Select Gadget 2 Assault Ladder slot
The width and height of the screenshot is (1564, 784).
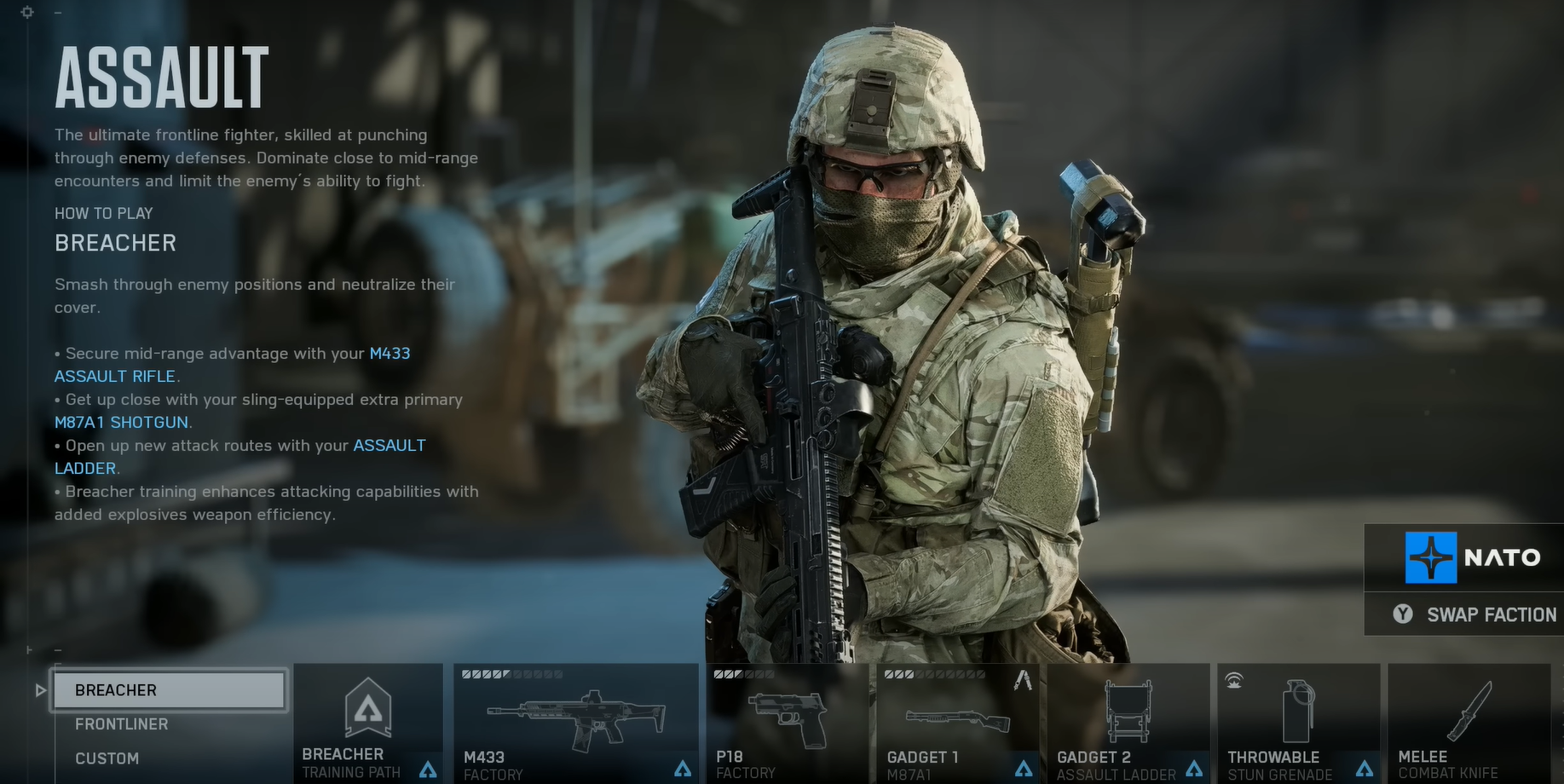coord(1128,723)
